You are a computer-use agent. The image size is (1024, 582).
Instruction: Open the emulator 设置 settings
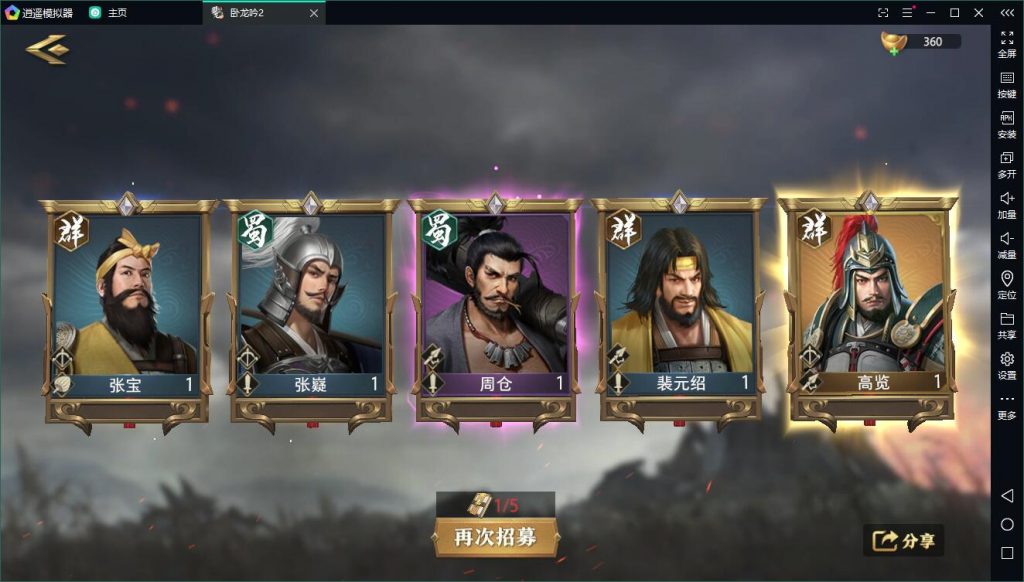1007,365
